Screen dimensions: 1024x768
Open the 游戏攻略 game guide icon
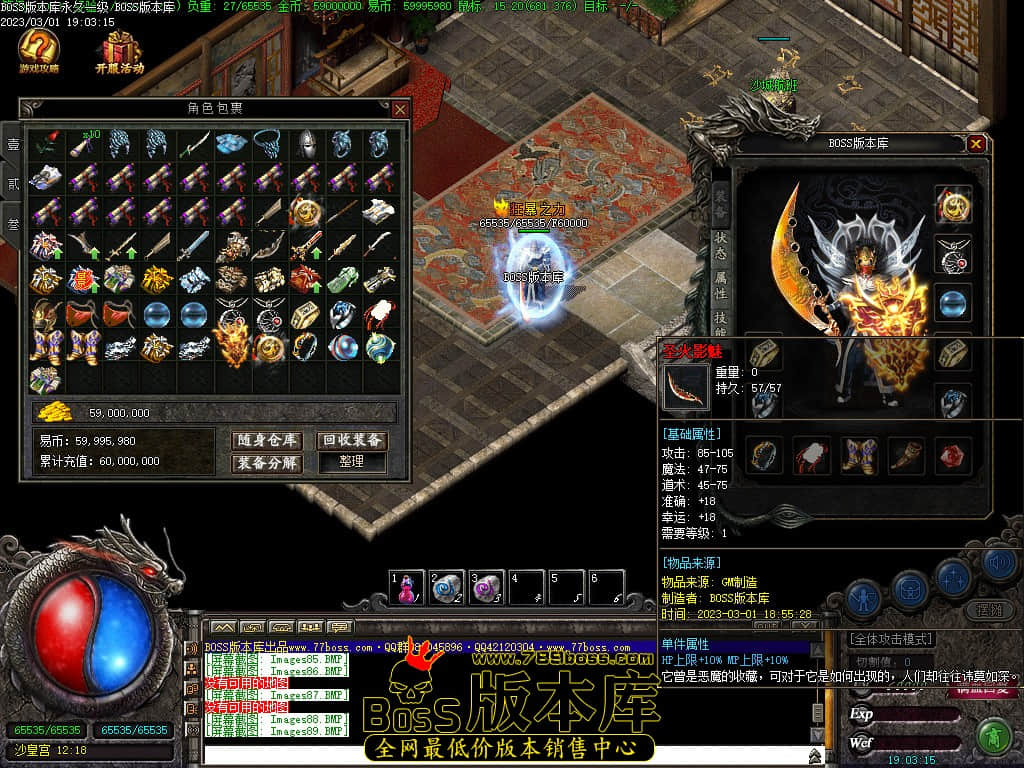(39, 50)
